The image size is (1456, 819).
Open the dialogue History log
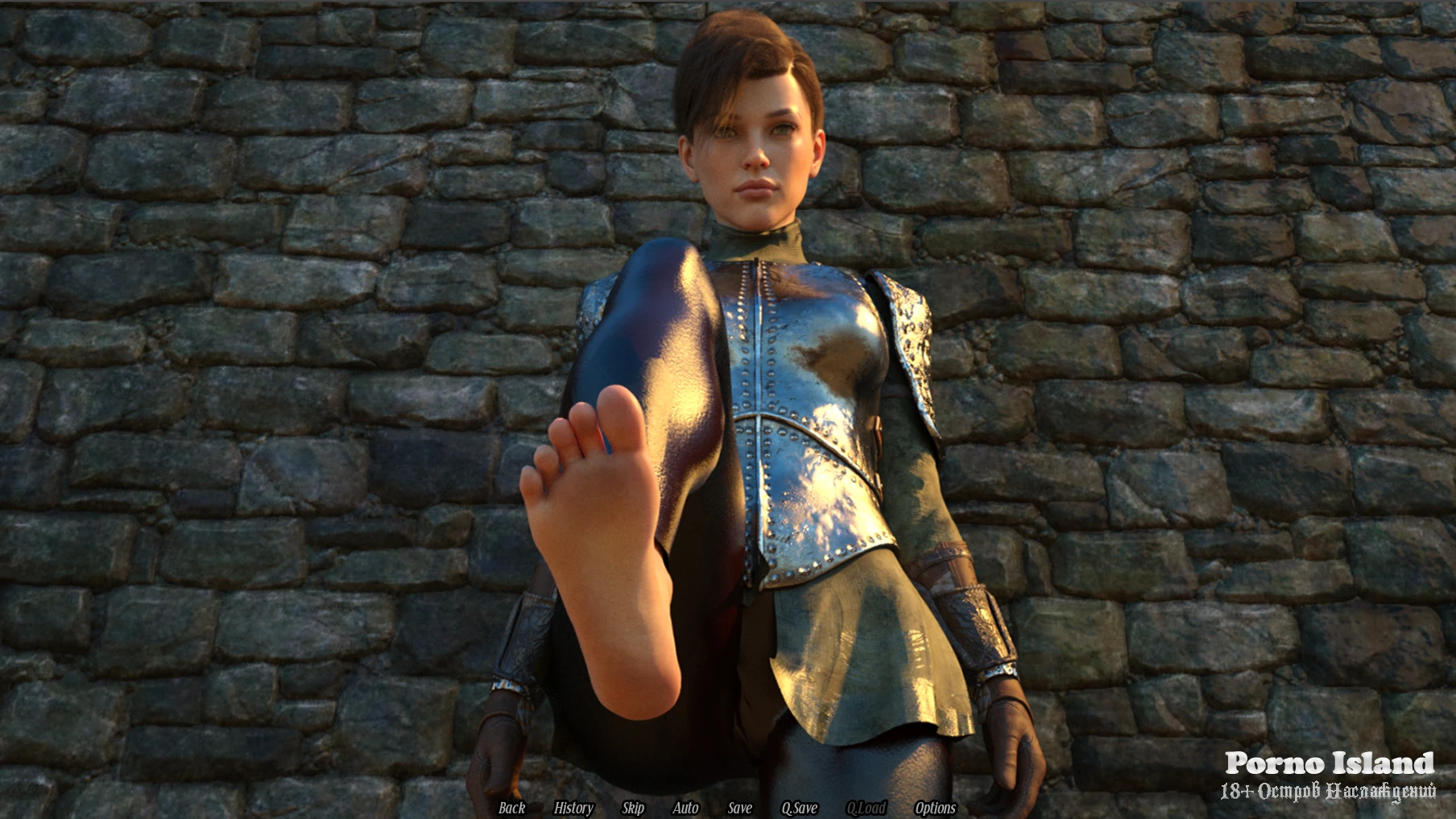(x=573, y=808)
